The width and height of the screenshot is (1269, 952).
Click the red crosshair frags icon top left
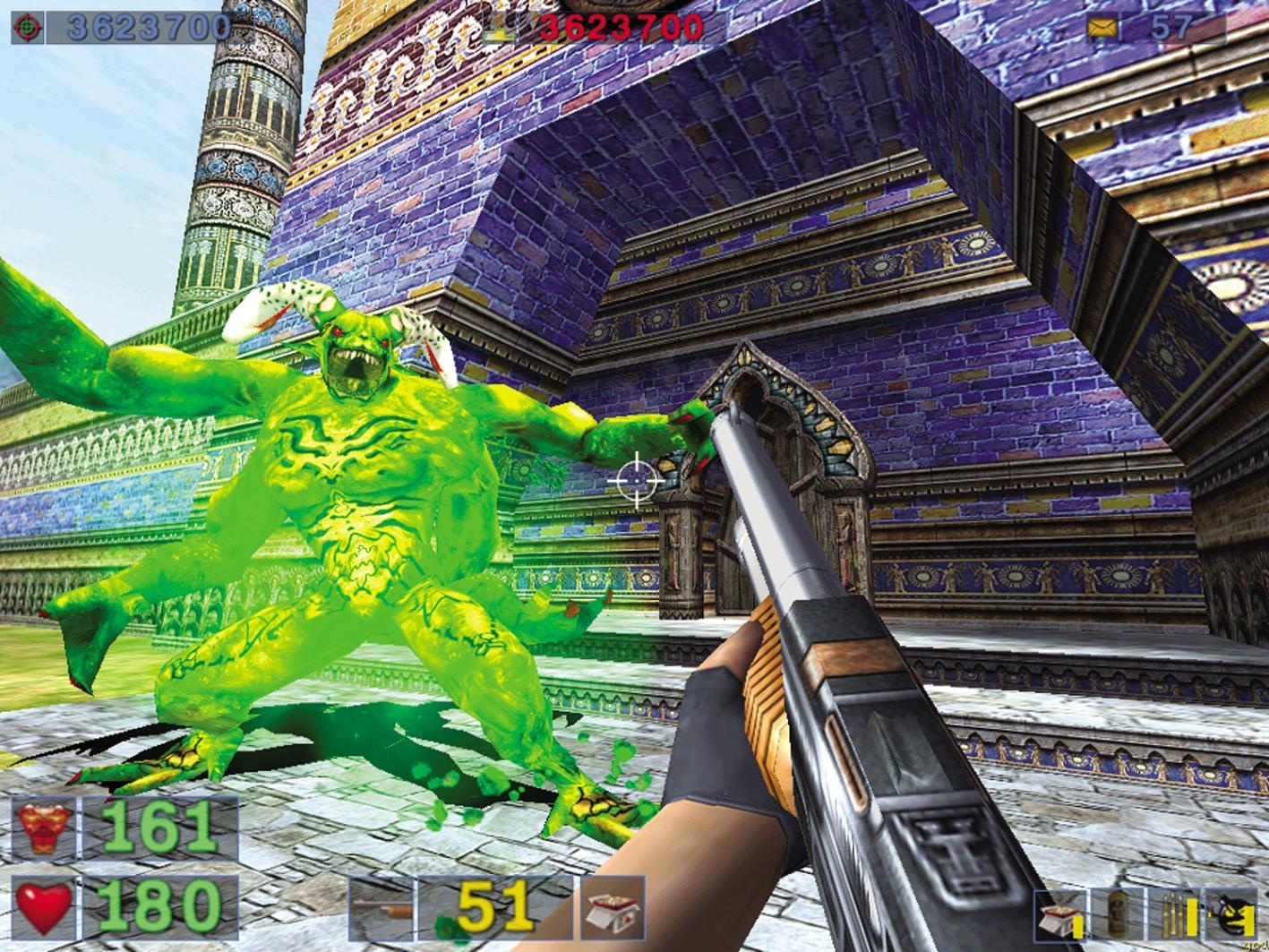tap(27, 26)
